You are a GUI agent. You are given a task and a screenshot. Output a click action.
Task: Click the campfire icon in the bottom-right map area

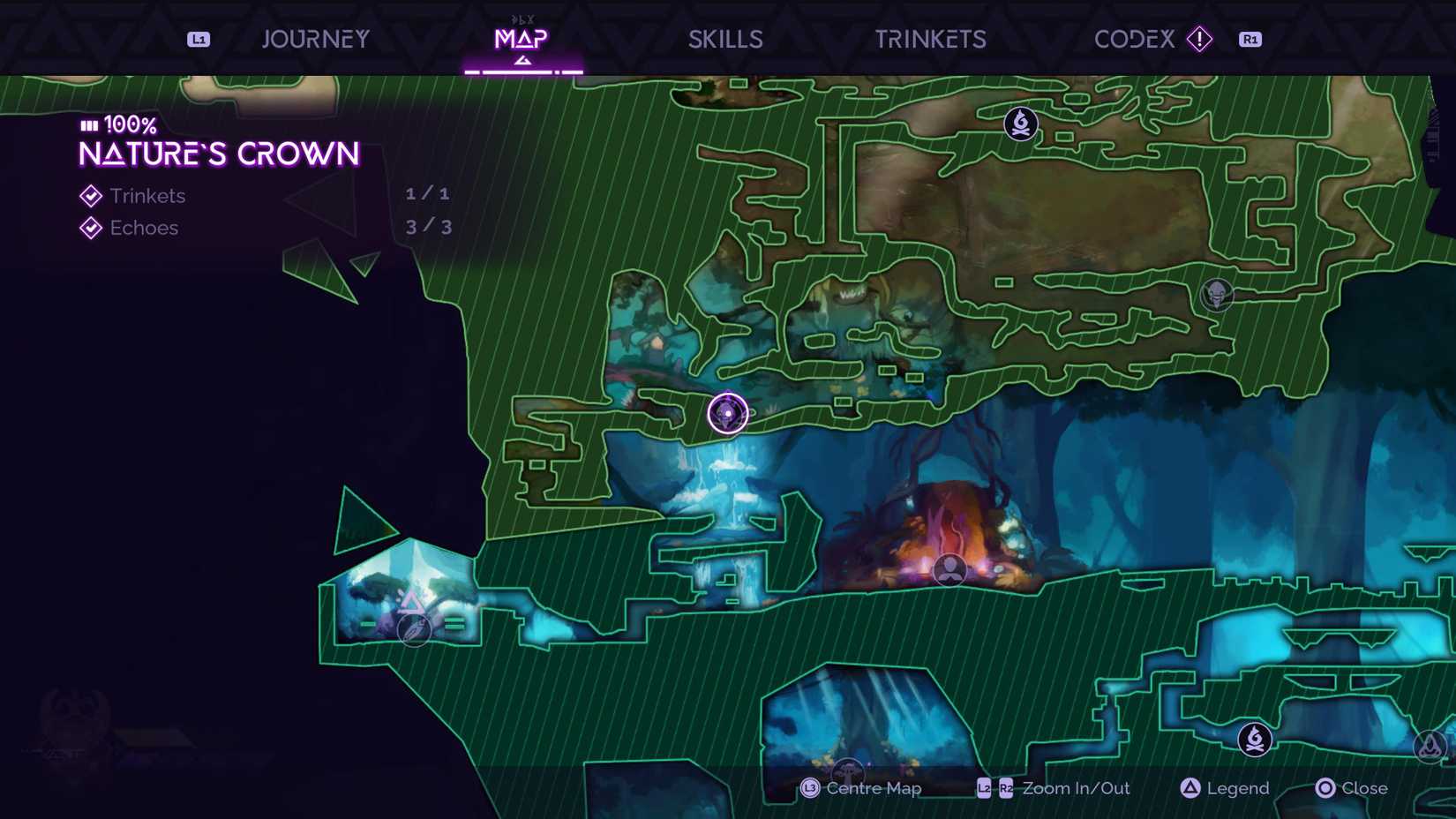pos(1253,738)
